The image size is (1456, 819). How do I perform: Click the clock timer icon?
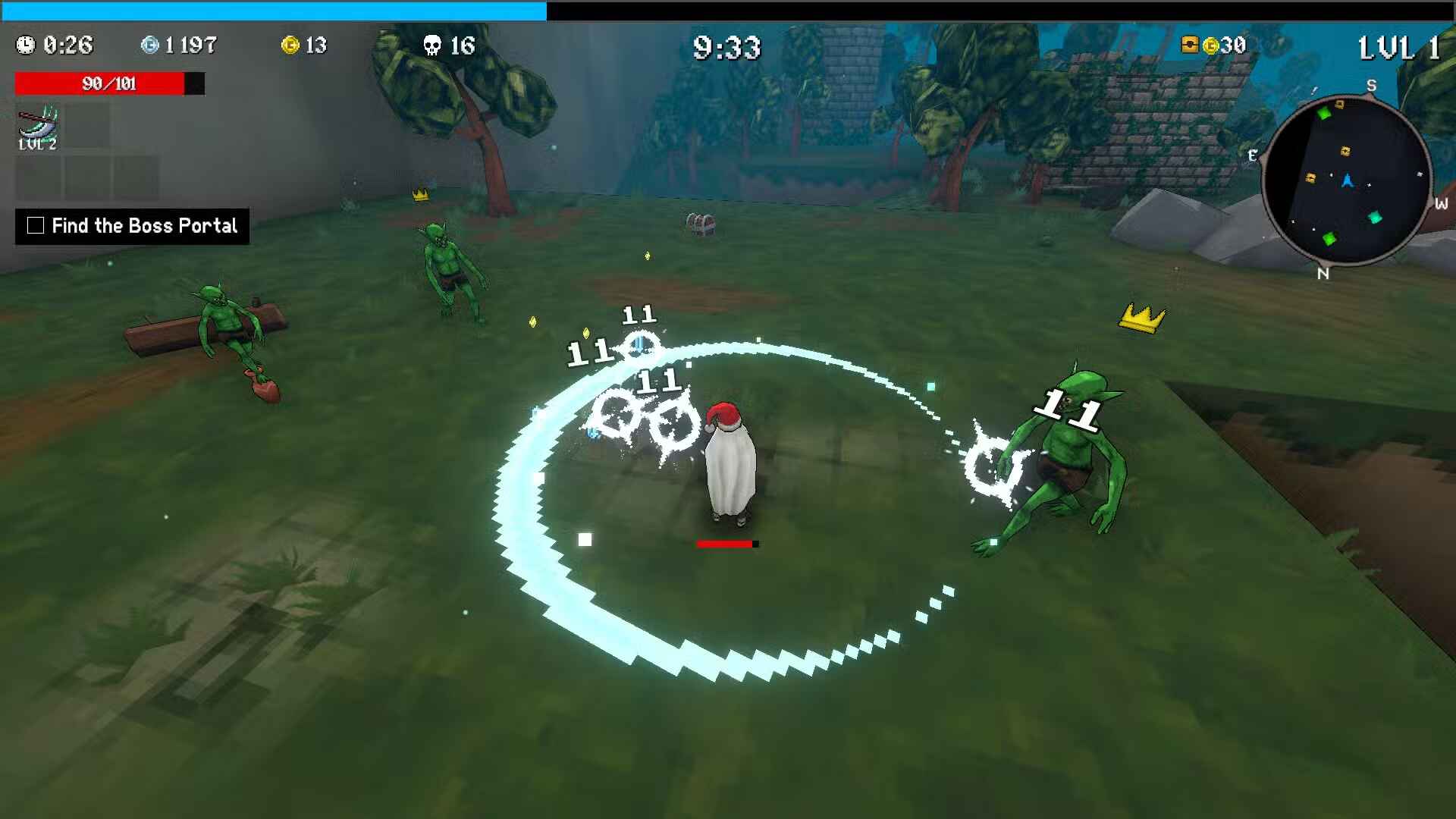point(27,45)
